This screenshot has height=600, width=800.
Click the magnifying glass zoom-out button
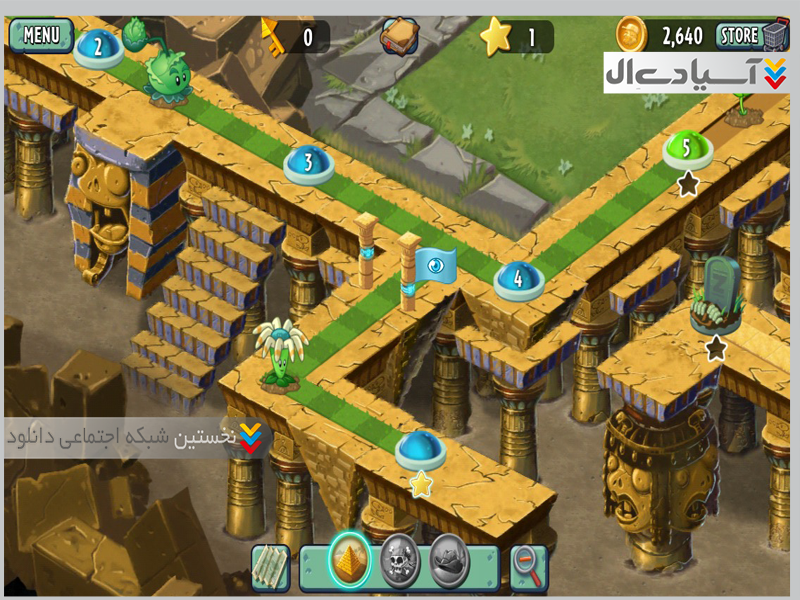click(x=528, y=567)
